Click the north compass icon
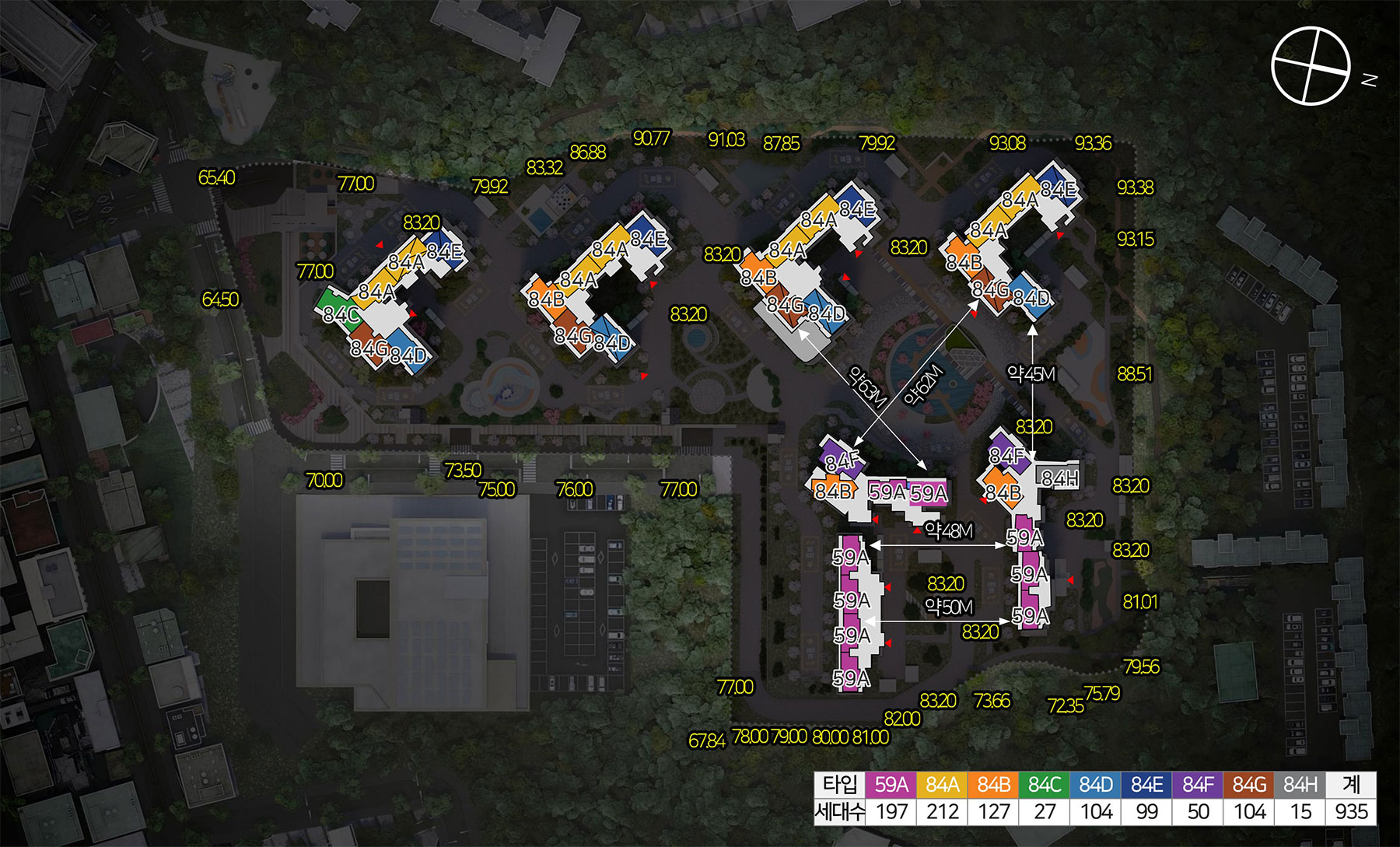This screenshot has width=1400, height=847. pos(1311,65)
